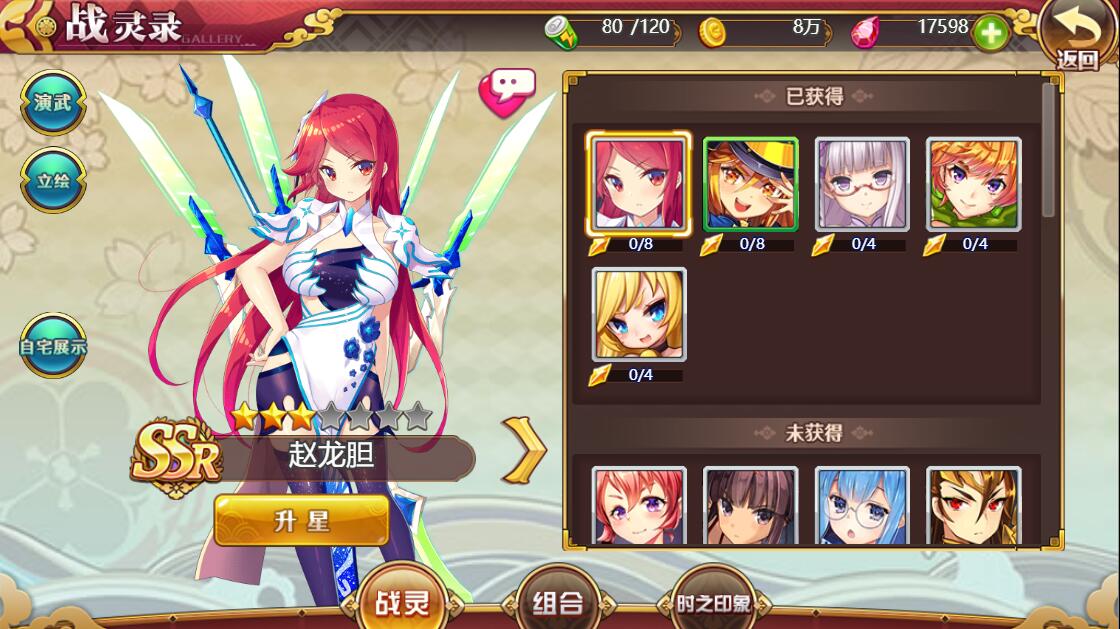This screenshot has height=629, width=1120.
Task: Click the 返回 back button
Action: 1078,36
